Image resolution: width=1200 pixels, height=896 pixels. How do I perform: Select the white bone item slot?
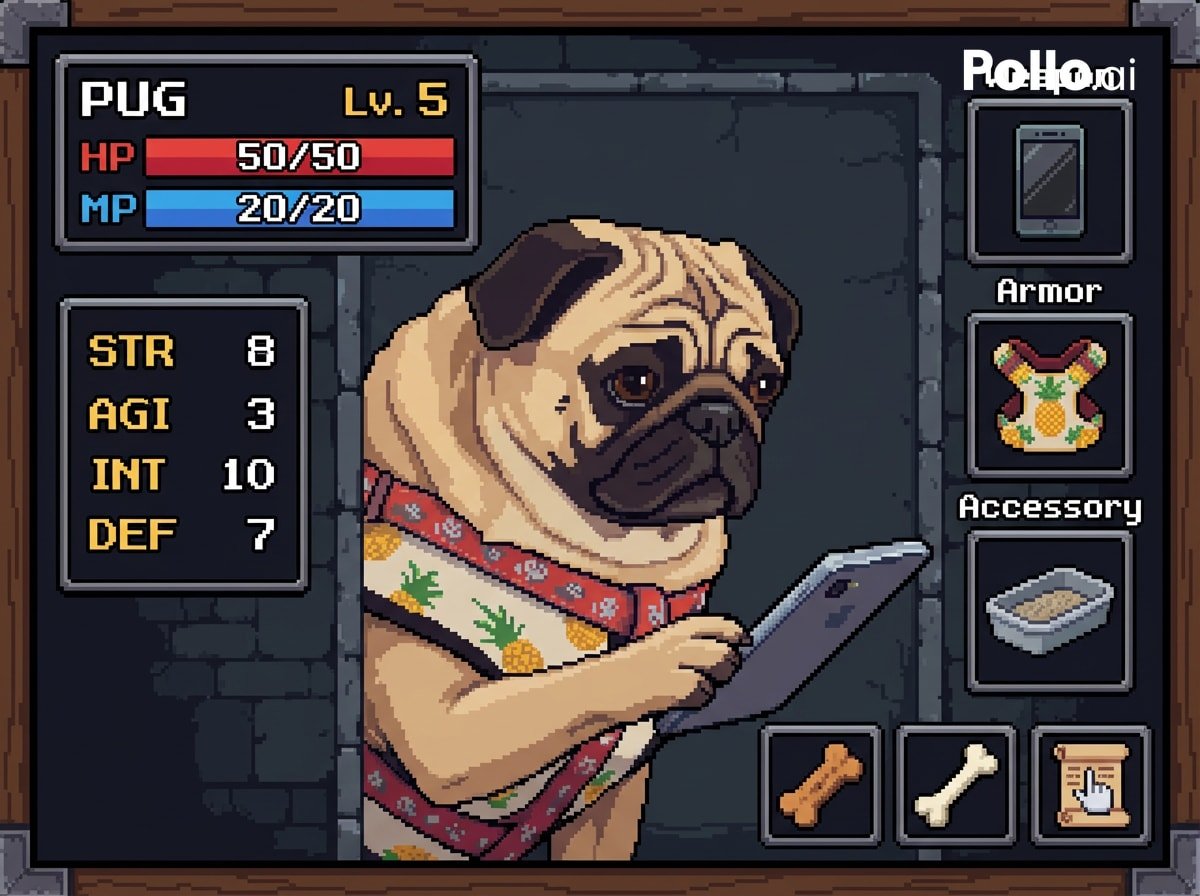tap(956, 783)
